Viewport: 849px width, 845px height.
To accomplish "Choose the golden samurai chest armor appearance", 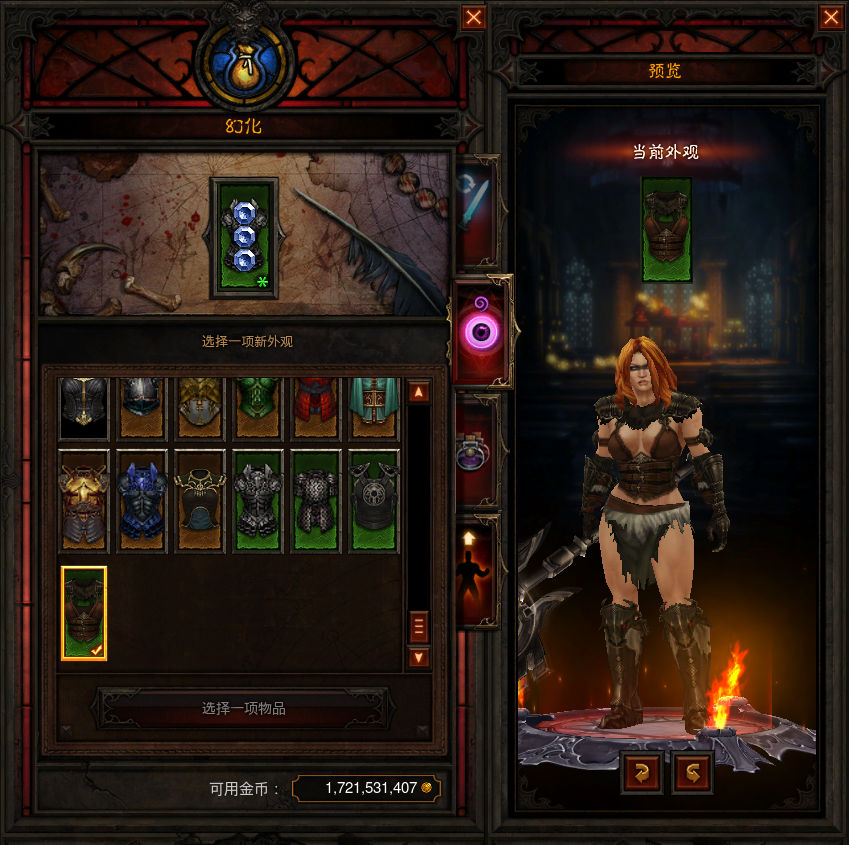I will pyautogui.click(x=84, y=501).
